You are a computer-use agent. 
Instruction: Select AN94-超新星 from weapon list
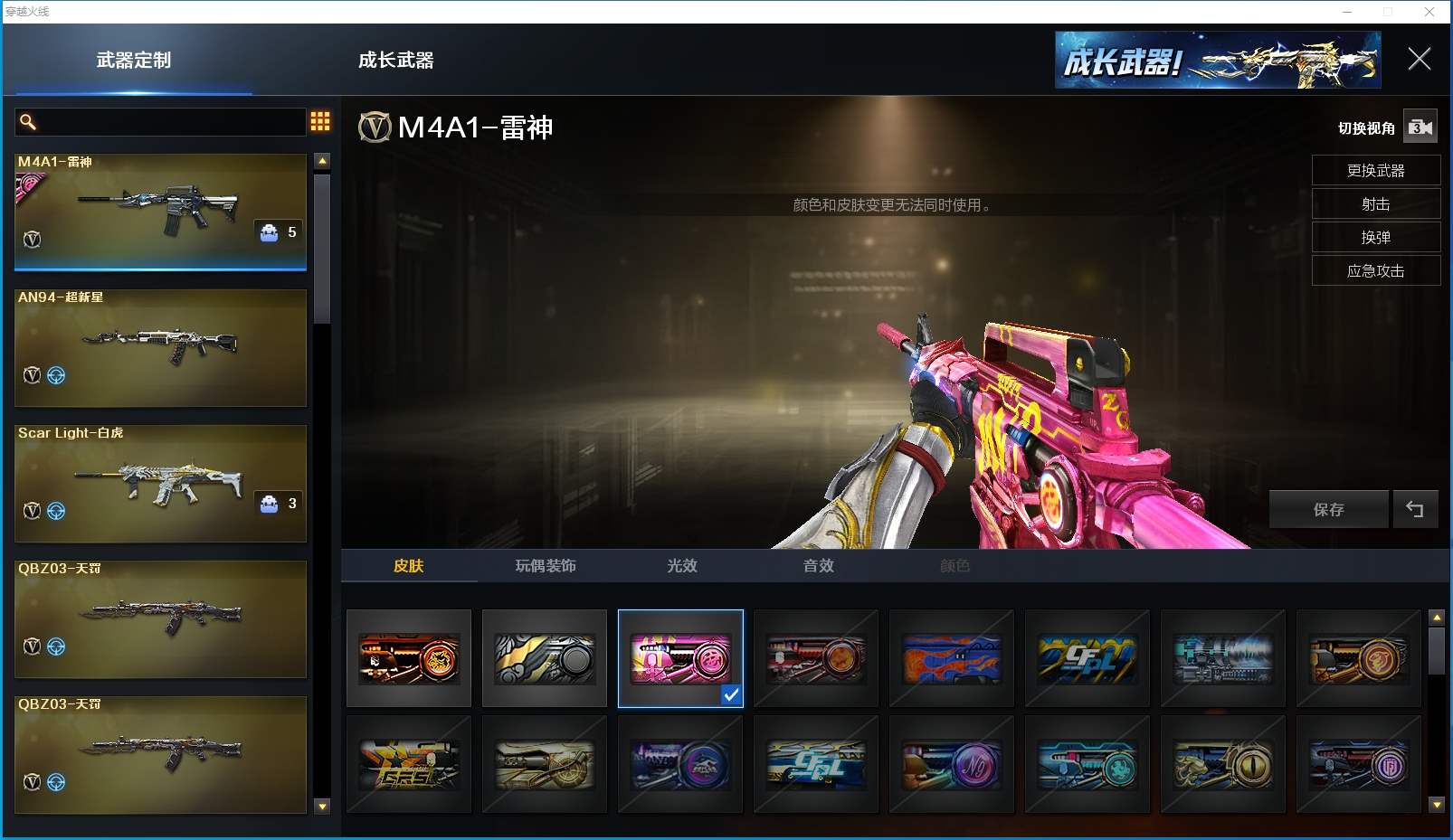click(x=160, y=347)
